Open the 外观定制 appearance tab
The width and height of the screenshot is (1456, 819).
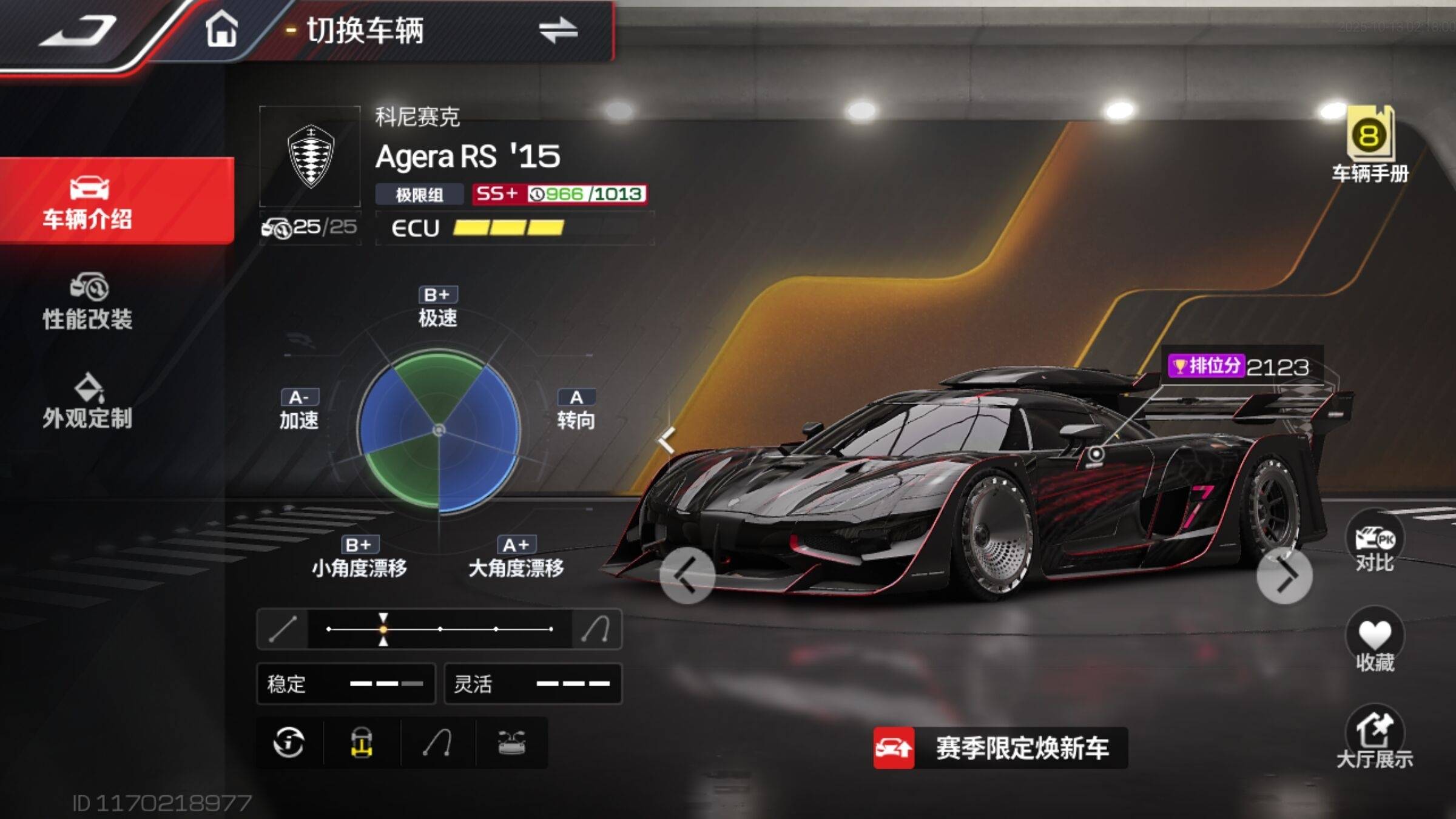coord(88,402)
